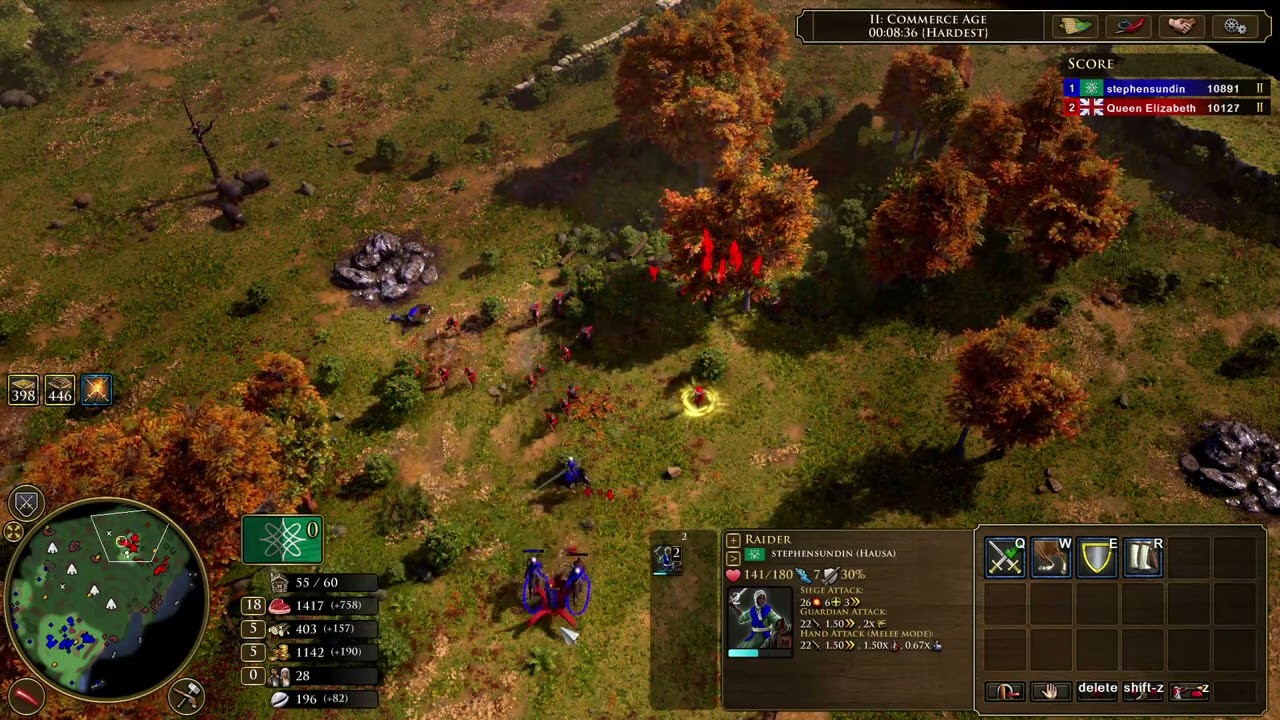Activate the shield defend command
The height and width of the screenshot is (720, 1280).
click(x=1097, y=558)
